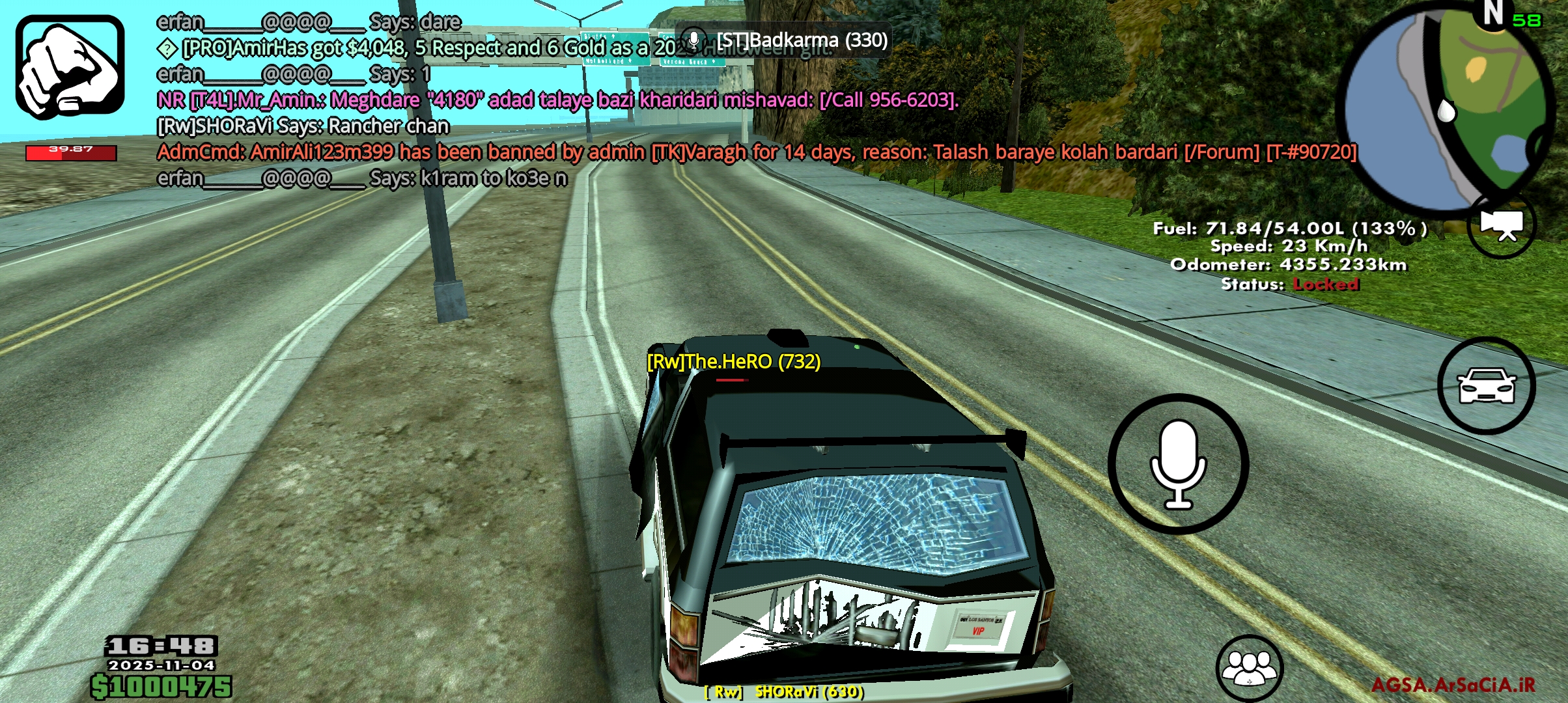
Task: Open the player list group icon
Action: coord(1249,668)
